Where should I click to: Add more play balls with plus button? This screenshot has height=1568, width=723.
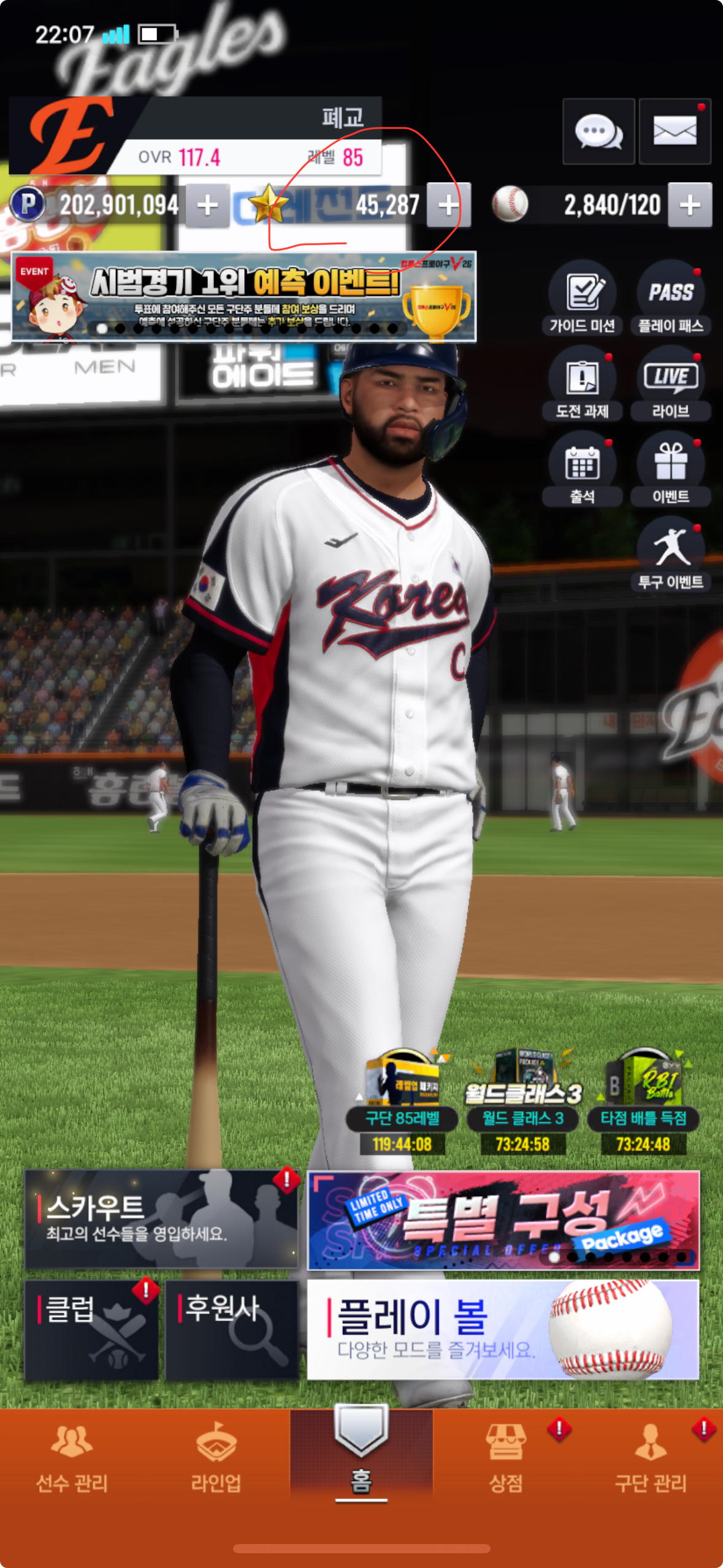pyautogui.click(x=690, y=206)
